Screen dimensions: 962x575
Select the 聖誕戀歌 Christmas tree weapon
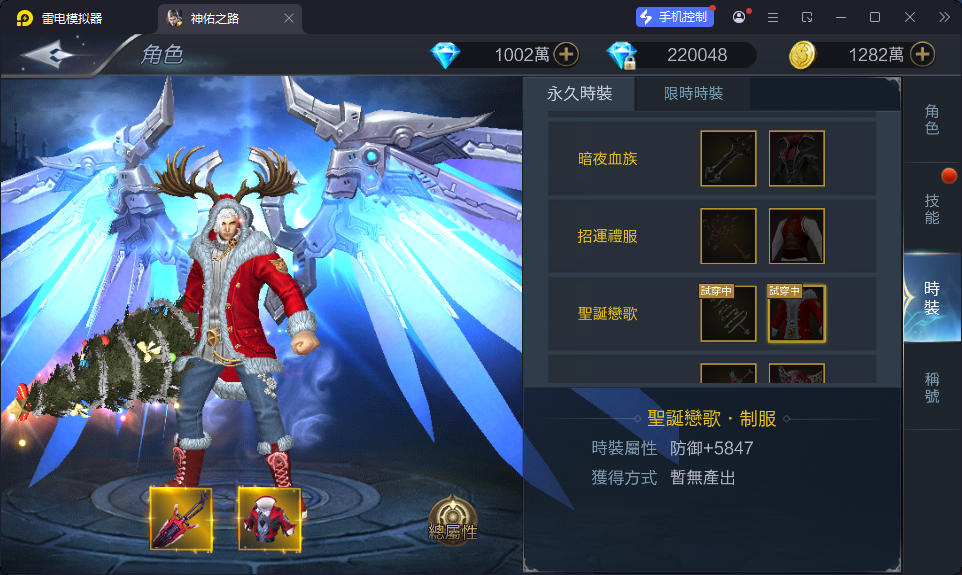728,314
